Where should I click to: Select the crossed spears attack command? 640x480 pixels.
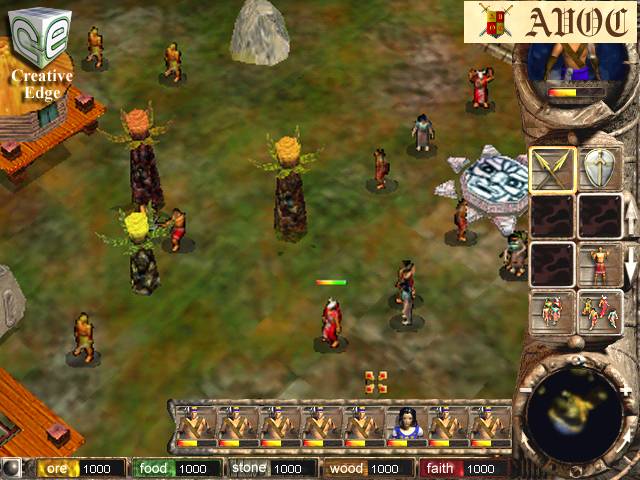coord(552,169)
